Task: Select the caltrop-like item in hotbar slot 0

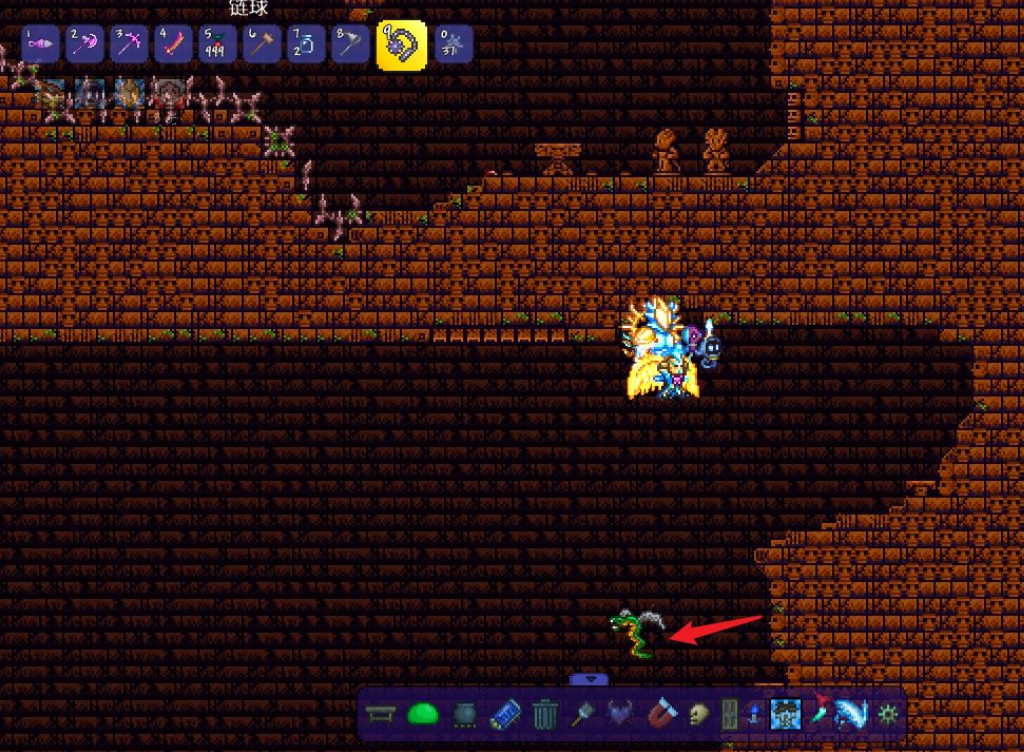Action: pos(454,45)
